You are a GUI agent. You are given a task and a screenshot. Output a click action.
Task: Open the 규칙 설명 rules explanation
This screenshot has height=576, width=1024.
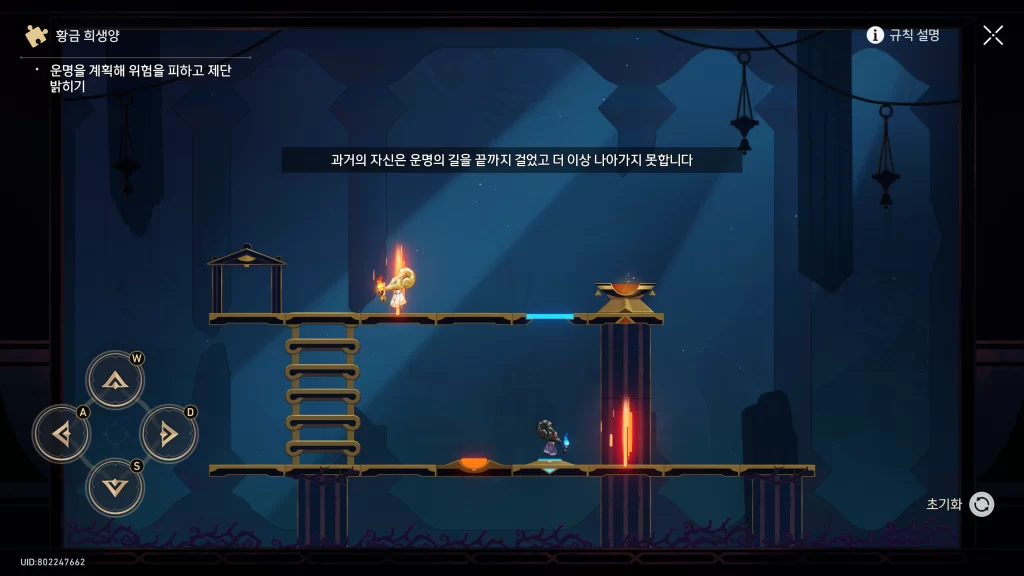click(x=903, y=35)
